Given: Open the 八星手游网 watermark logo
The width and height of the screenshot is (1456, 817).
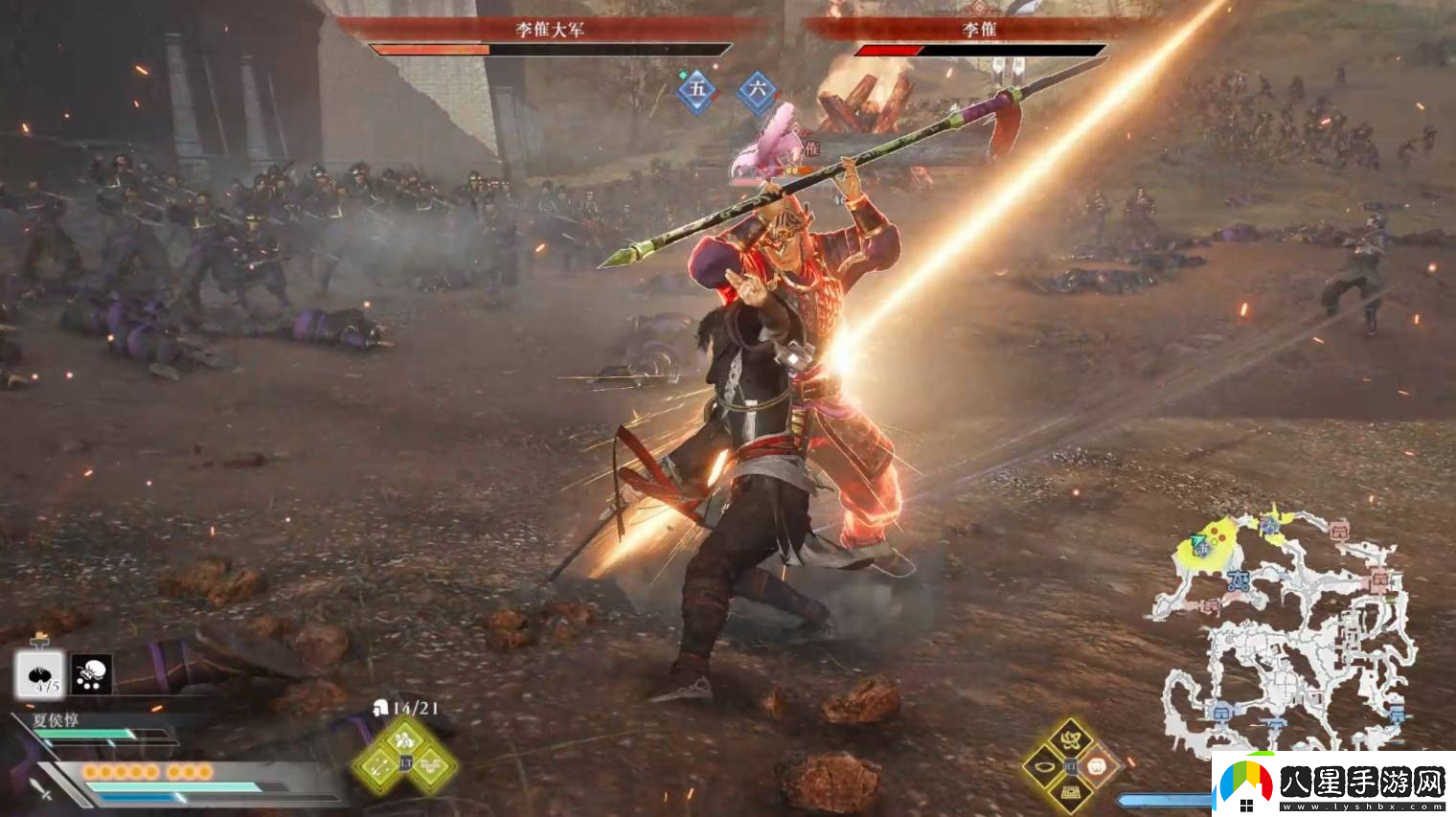Looking at the screenshot, I should 1333,784.
